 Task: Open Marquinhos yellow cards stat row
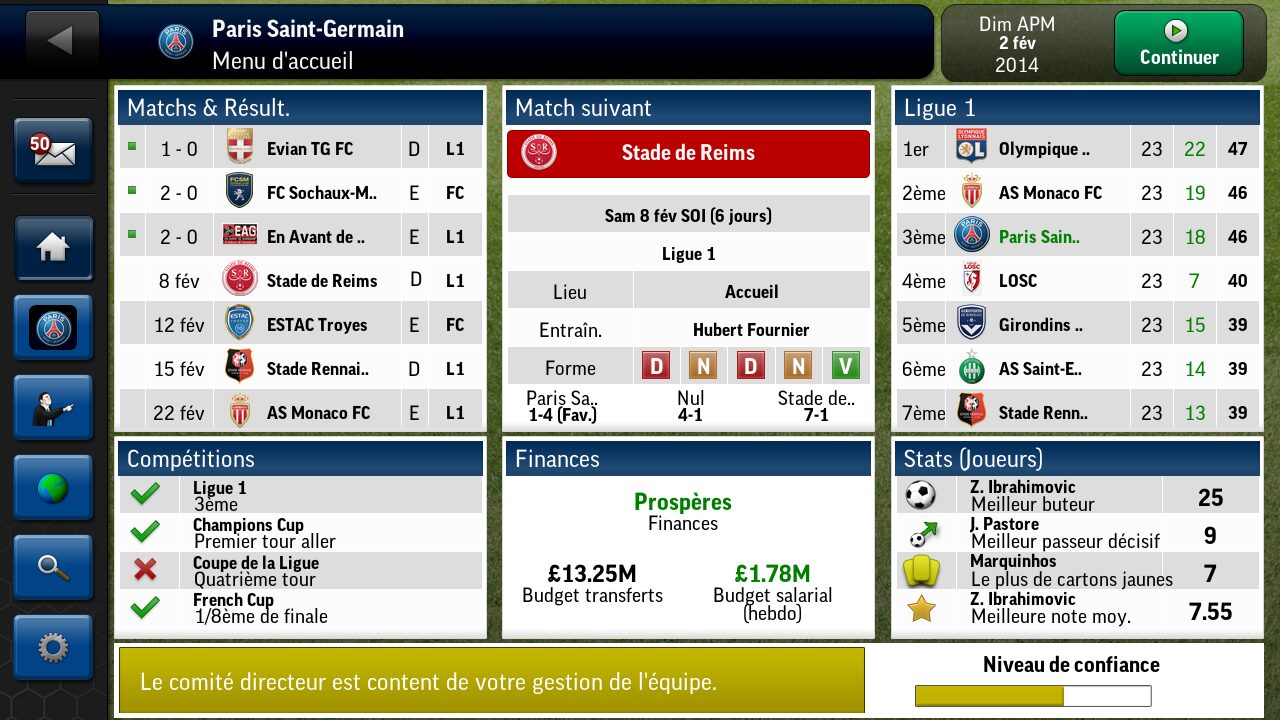[1077, 570]
